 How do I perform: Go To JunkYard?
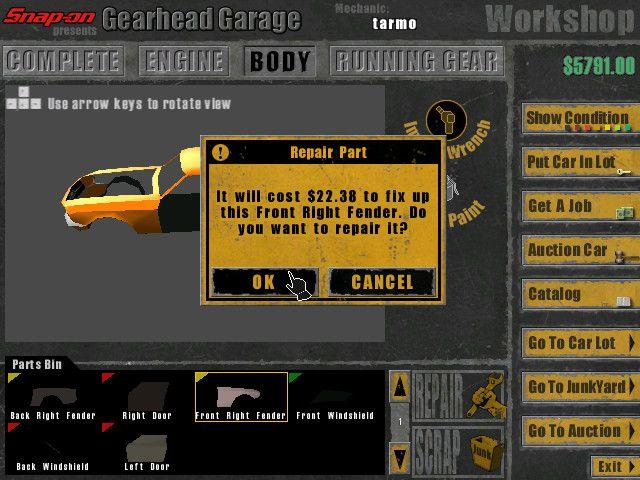[579, 387]
